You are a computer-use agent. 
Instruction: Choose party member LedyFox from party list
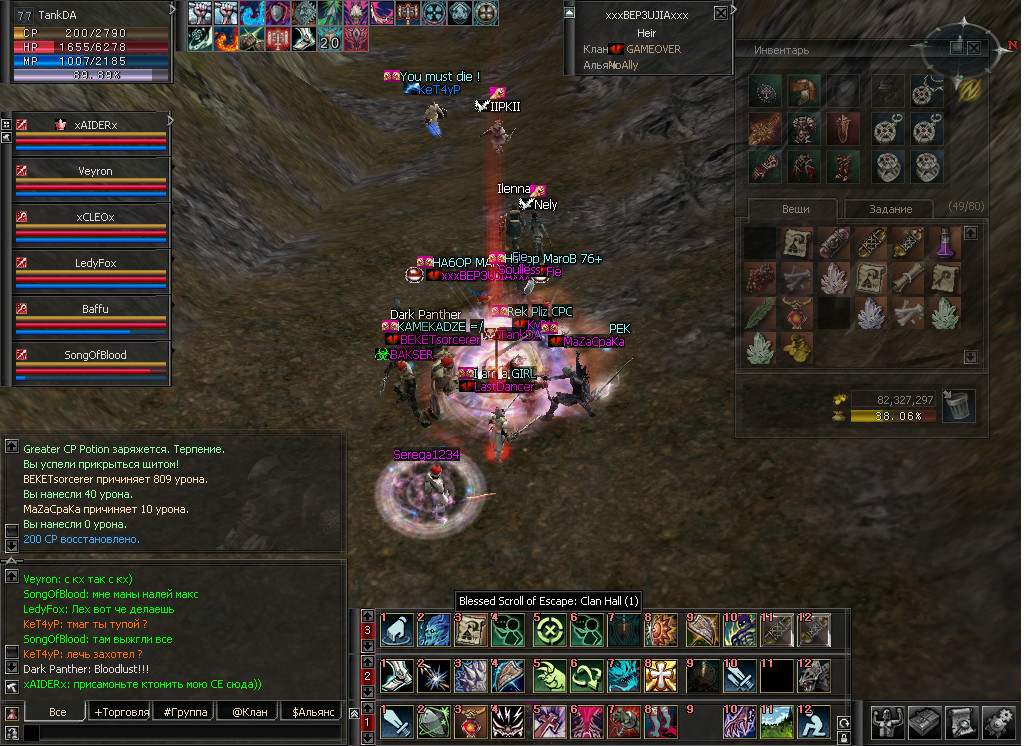(x=94, y=263)
